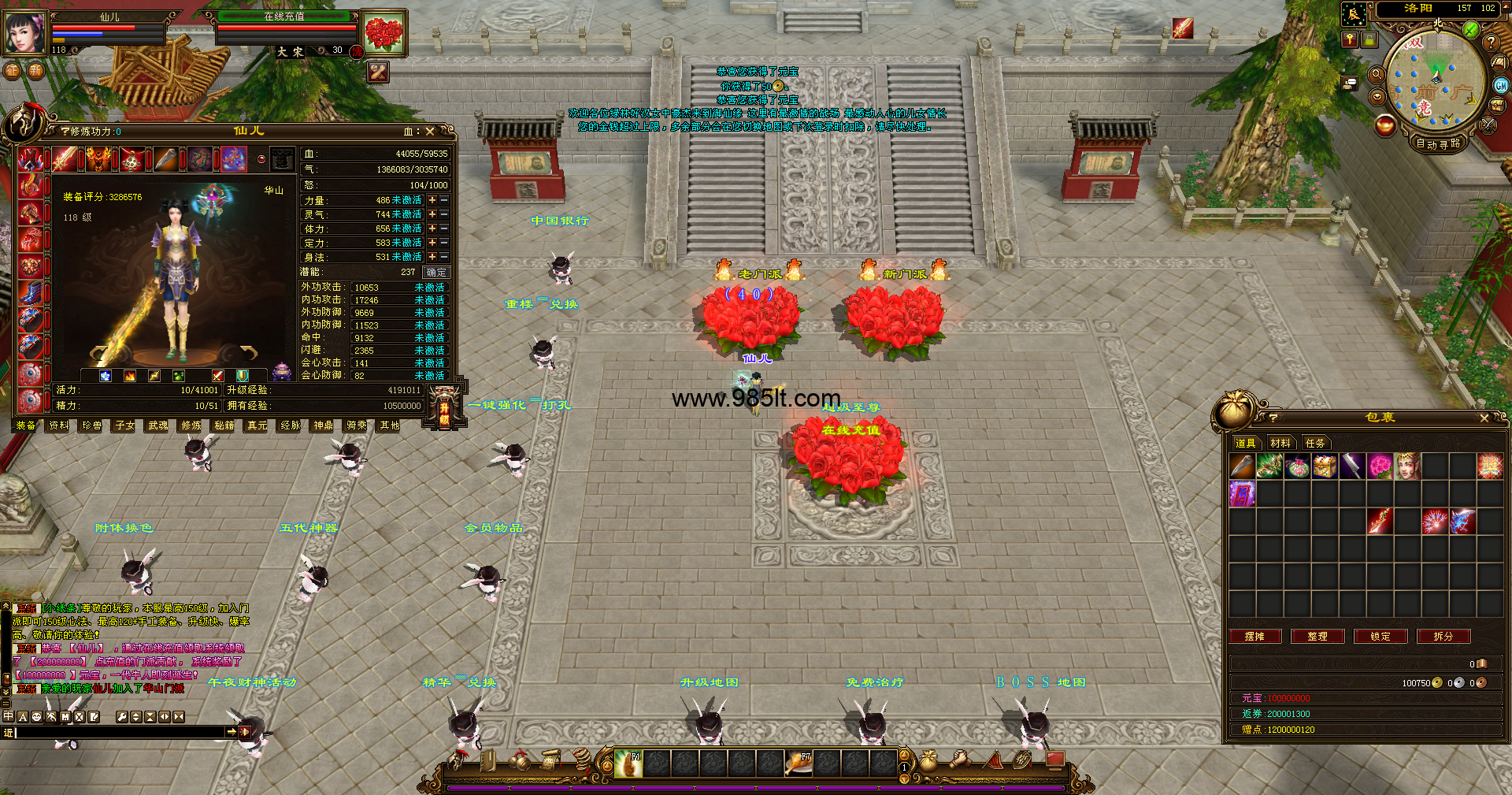Select the treasure chest item in bag
This screenshot has width=1512, height=795.
tap(1325, 466)
